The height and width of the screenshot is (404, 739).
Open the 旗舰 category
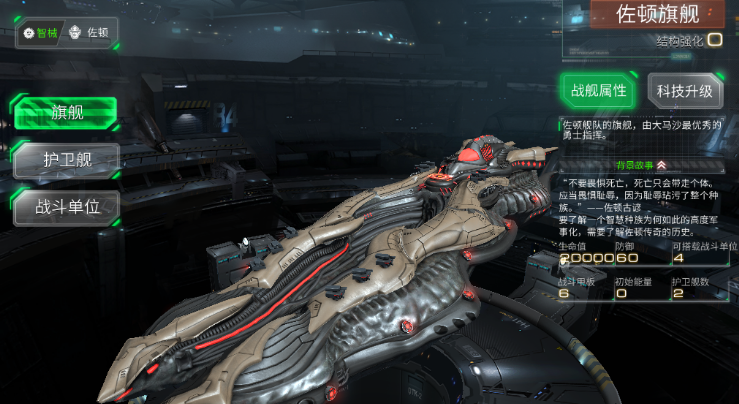click(x=67, y=112)
